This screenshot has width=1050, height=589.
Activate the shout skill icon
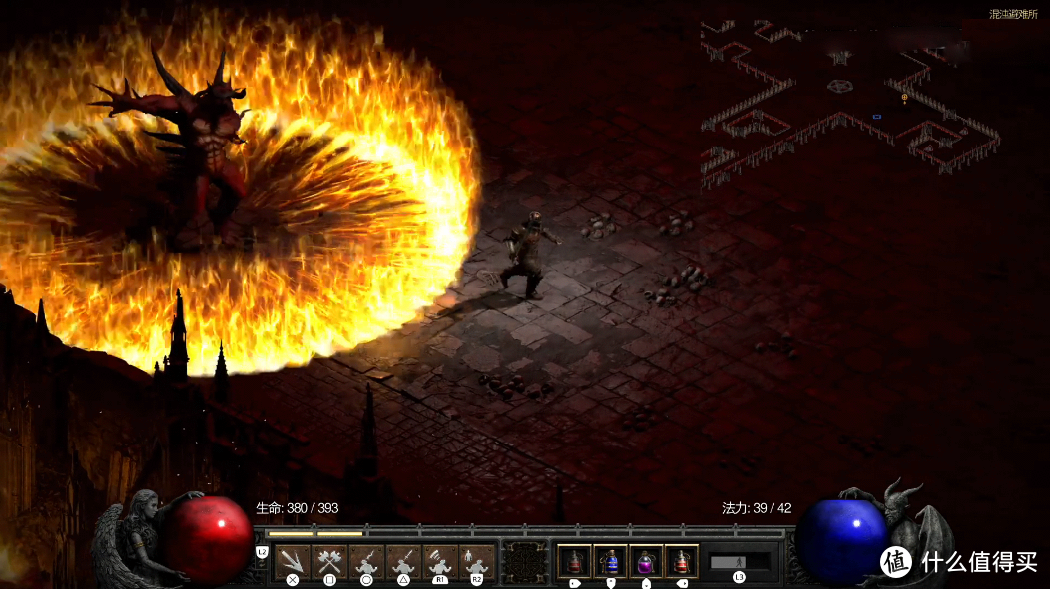pyautogui.click(x=440, y=562)
